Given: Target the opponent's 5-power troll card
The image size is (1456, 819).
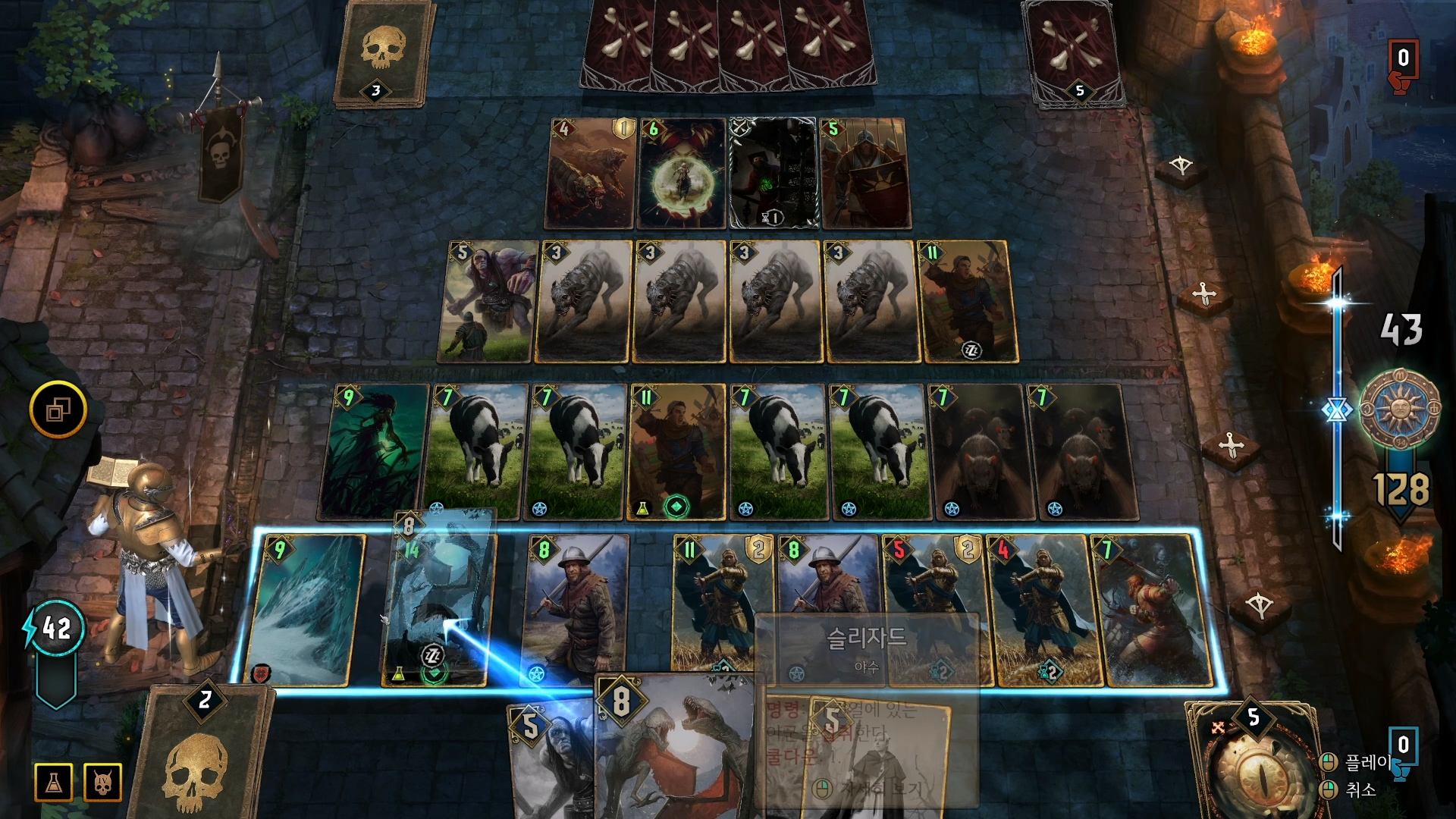Looking at the screenshot, I should (x=487, y=302).
